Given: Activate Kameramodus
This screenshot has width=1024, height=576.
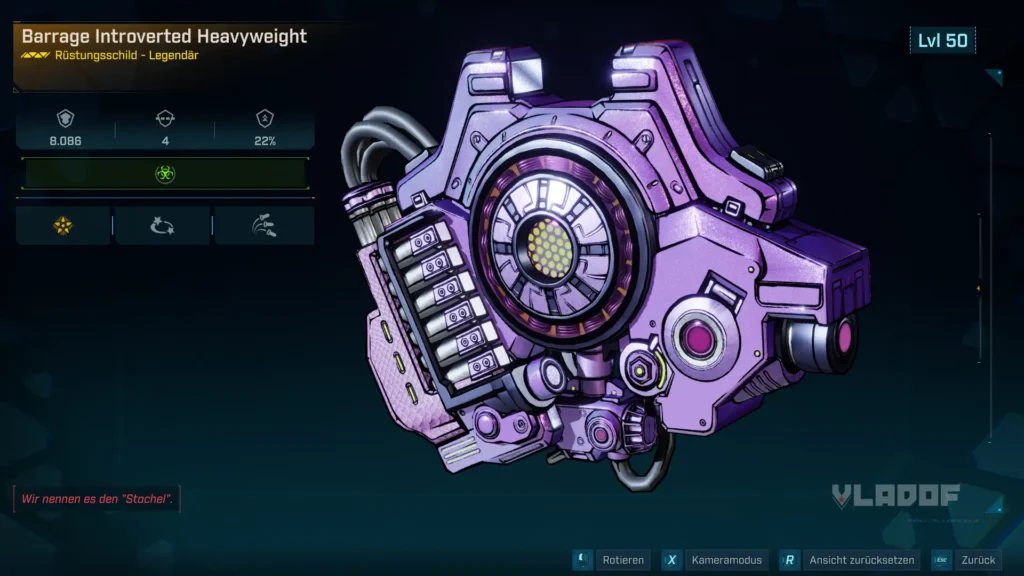Looking at the screenshot, I should [716, 560].
